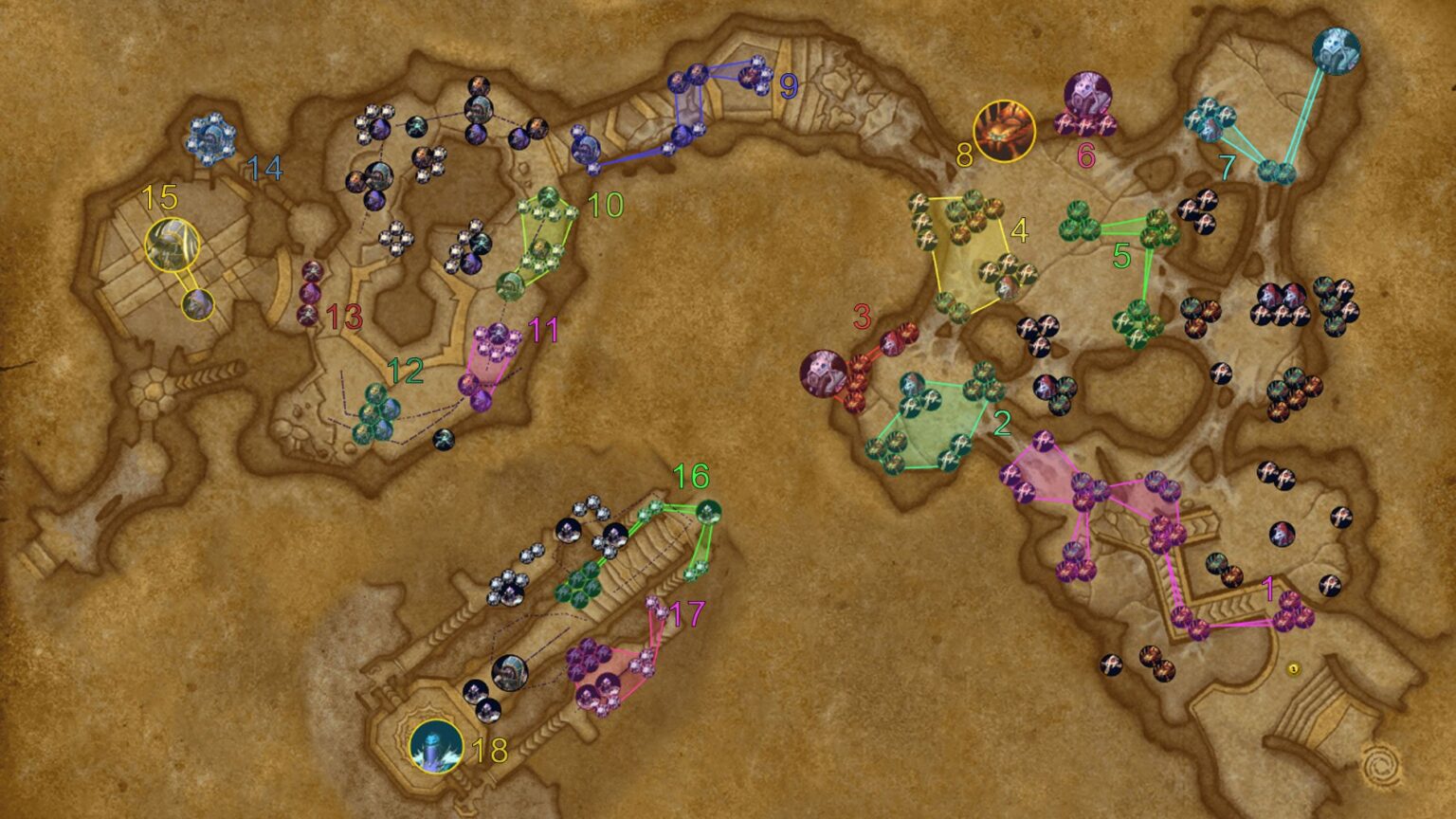Choose the large purple portrait above pull 6

[1087, 95]
